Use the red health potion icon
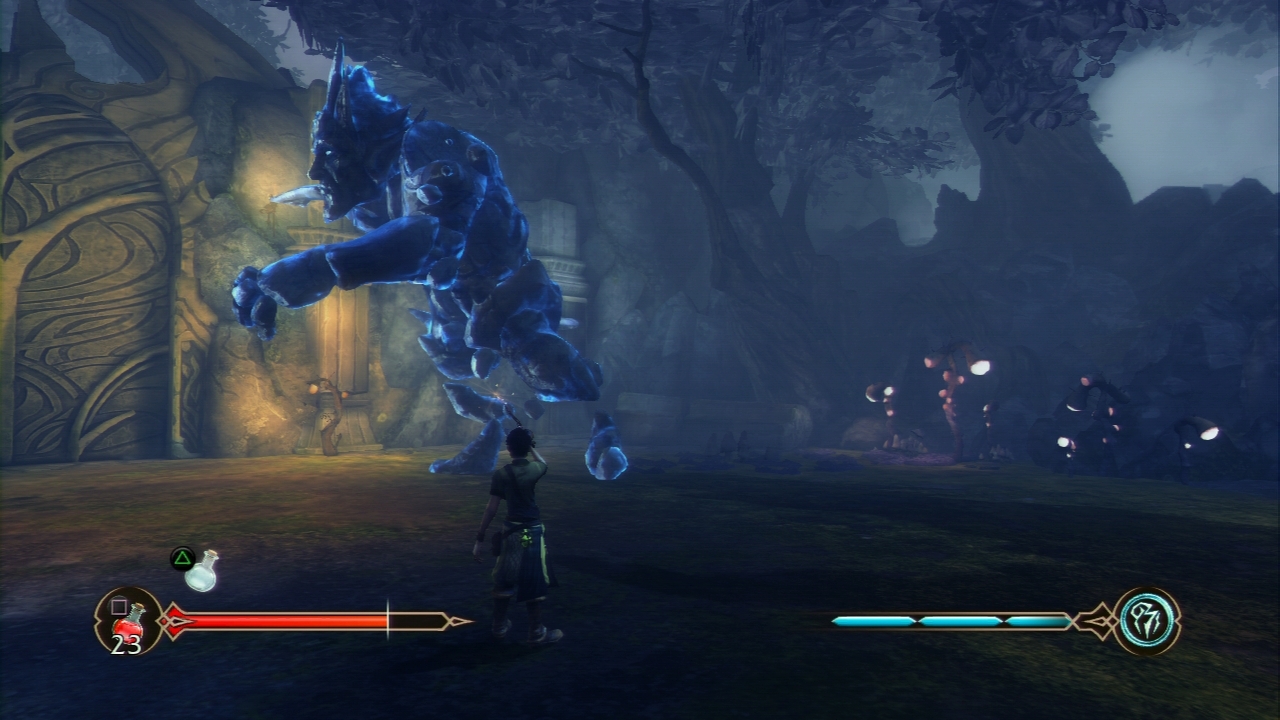The width and height of the screenshot is (1280, 720). tap(129, 621)
